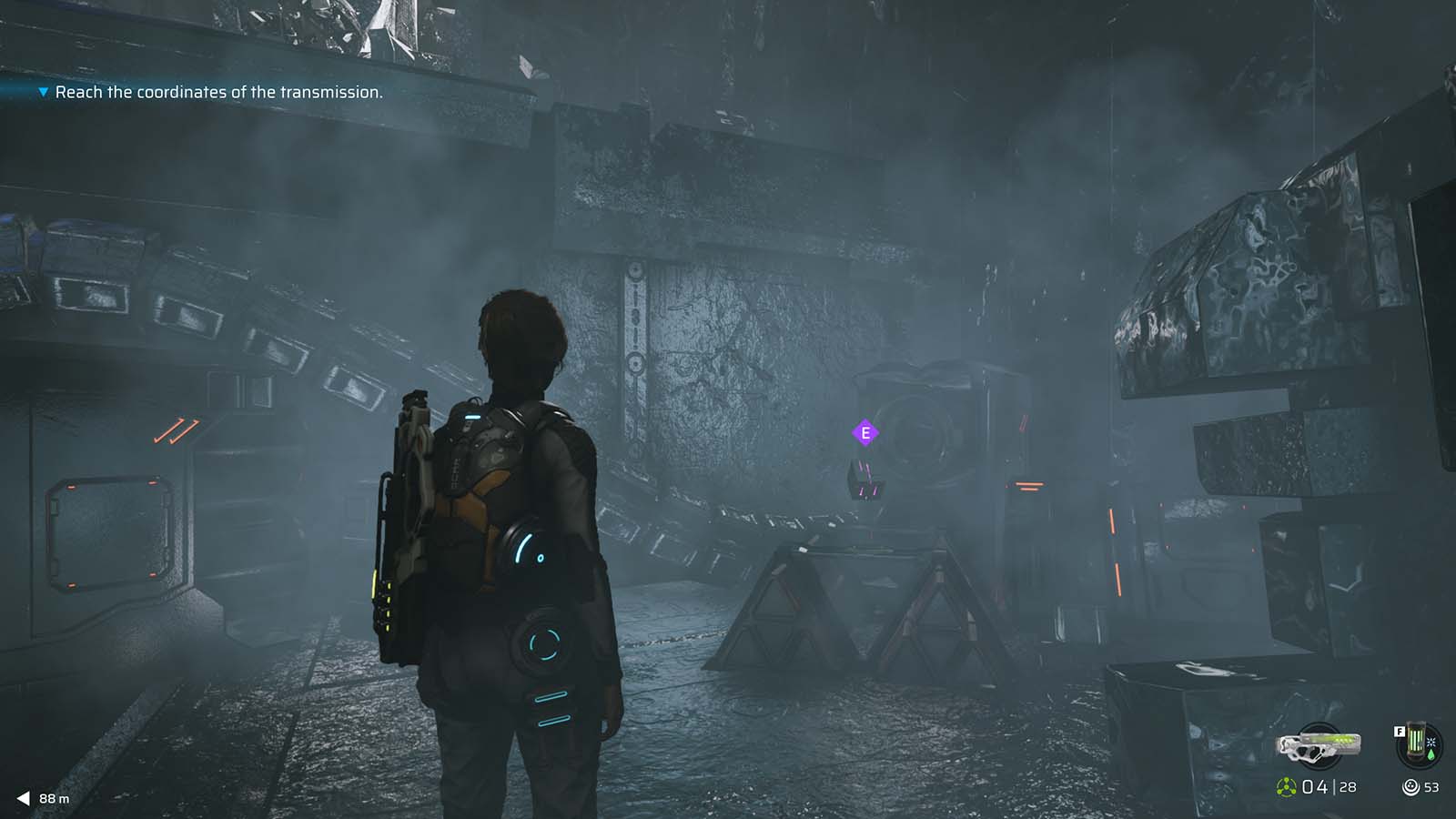This screenshot has height=819, width=1456.
Task: Select the reserve ammo value 28
Action: pos(1348,787)
